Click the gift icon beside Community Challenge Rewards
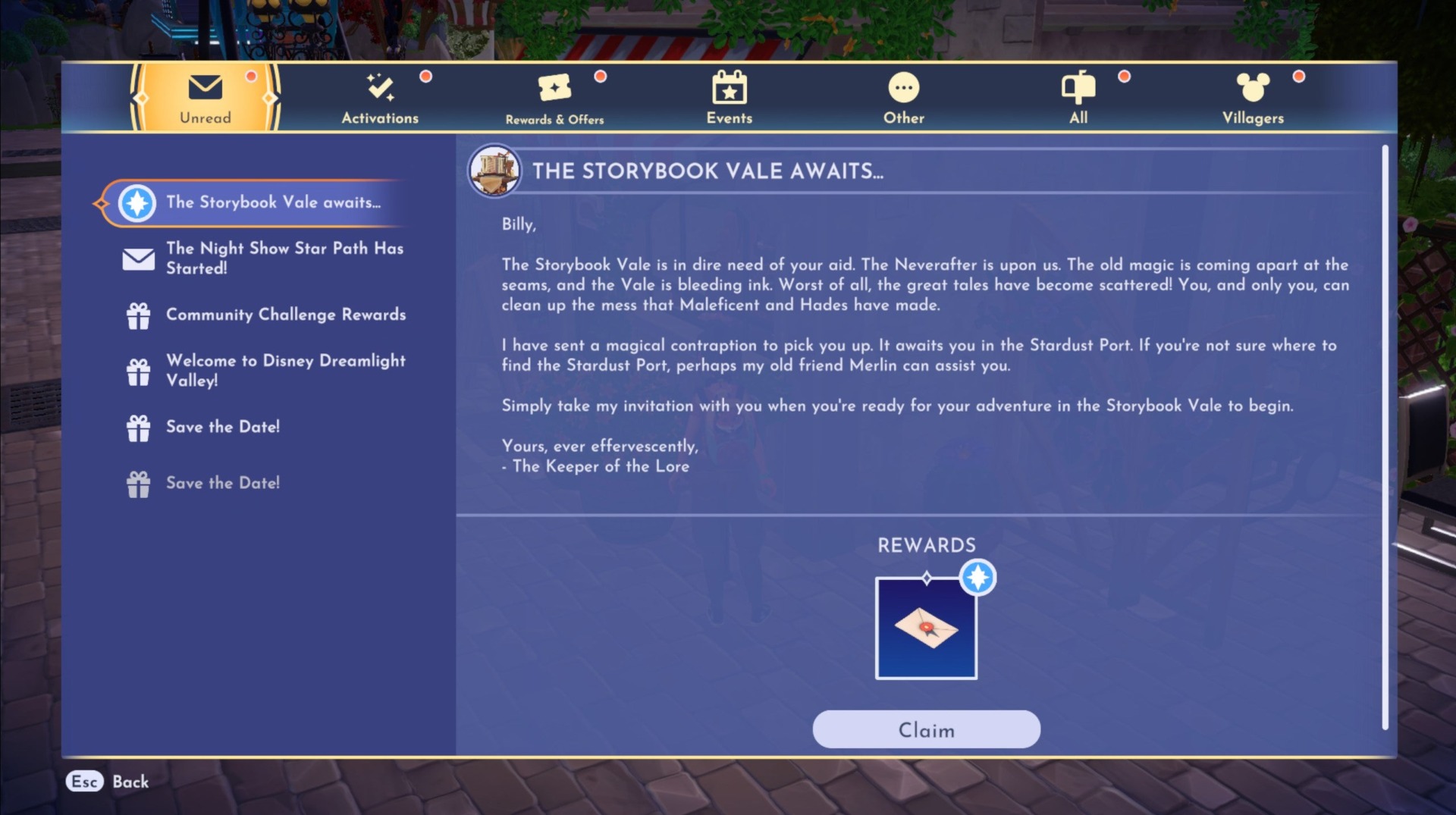 (140, 315)
